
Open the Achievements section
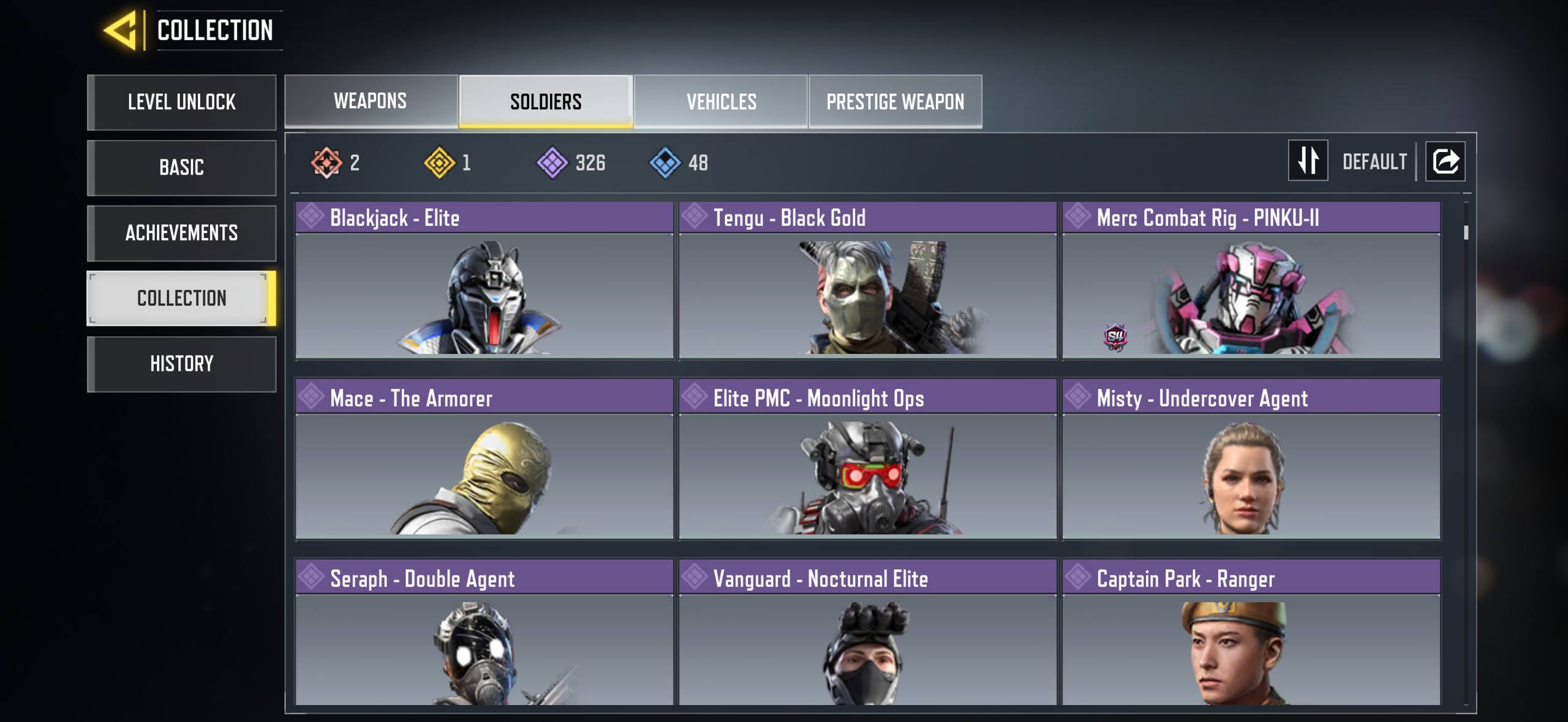point(181,233)
